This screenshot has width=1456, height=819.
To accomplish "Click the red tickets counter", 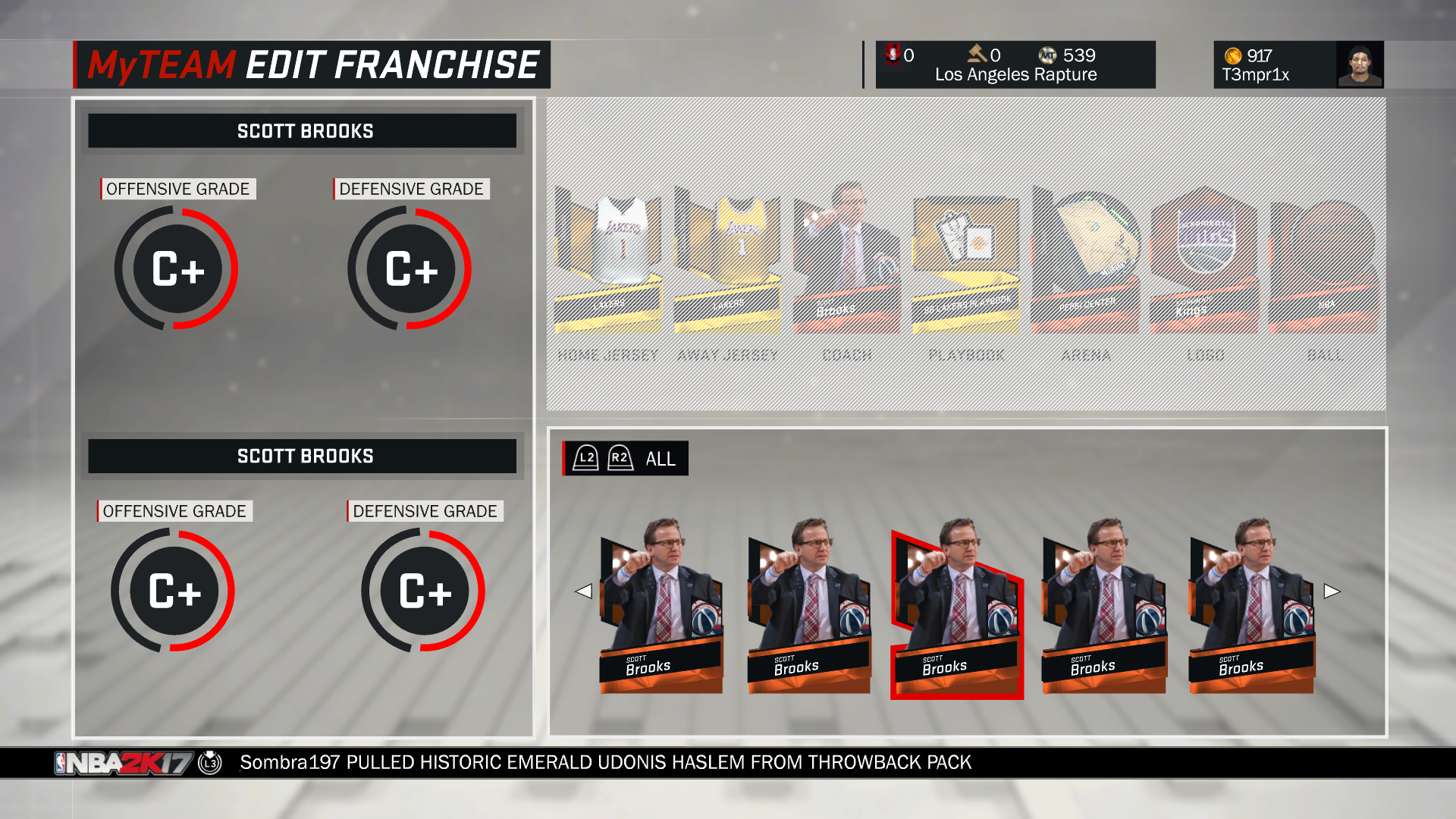I will (899, 55).
